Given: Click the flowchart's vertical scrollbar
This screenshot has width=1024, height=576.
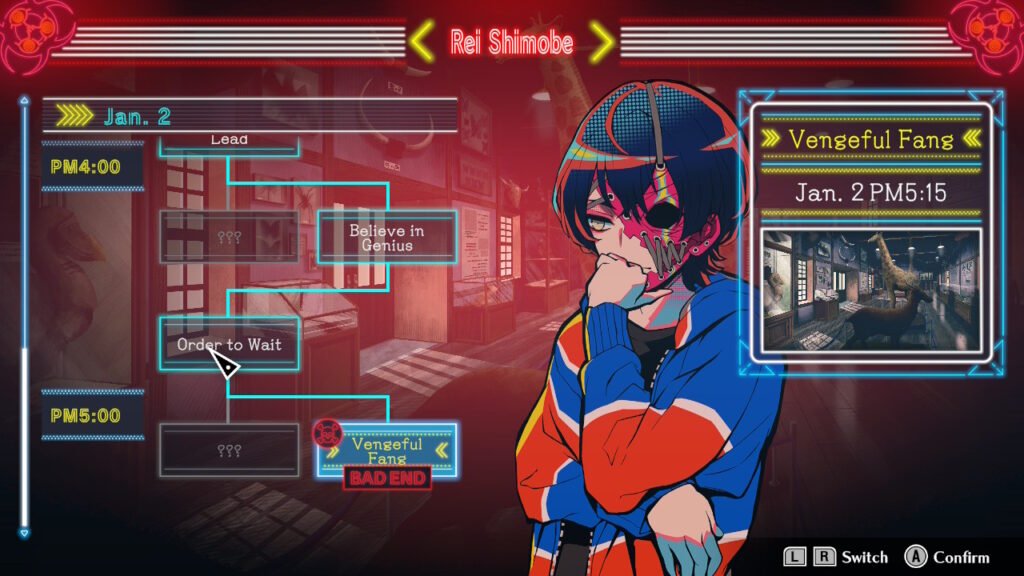Looking at the screenshot, I should [25, 420].
